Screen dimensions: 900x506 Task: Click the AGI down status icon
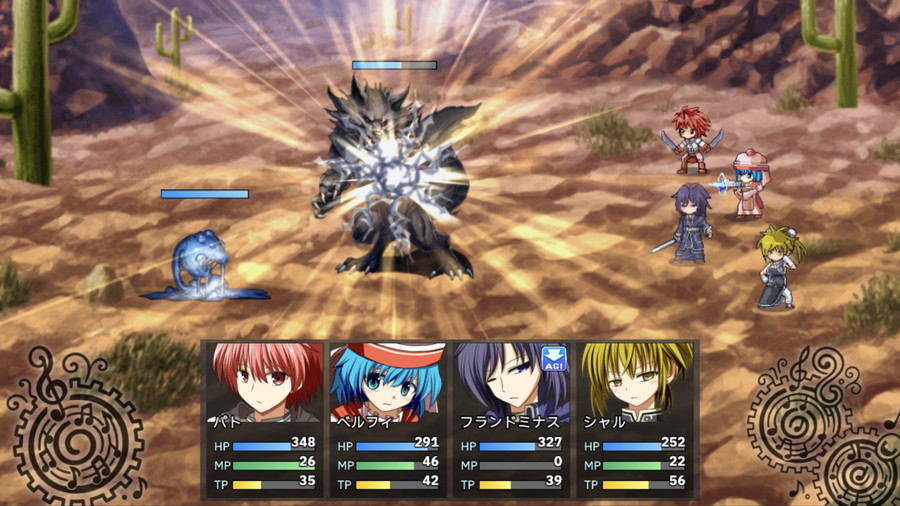point(554,359)
